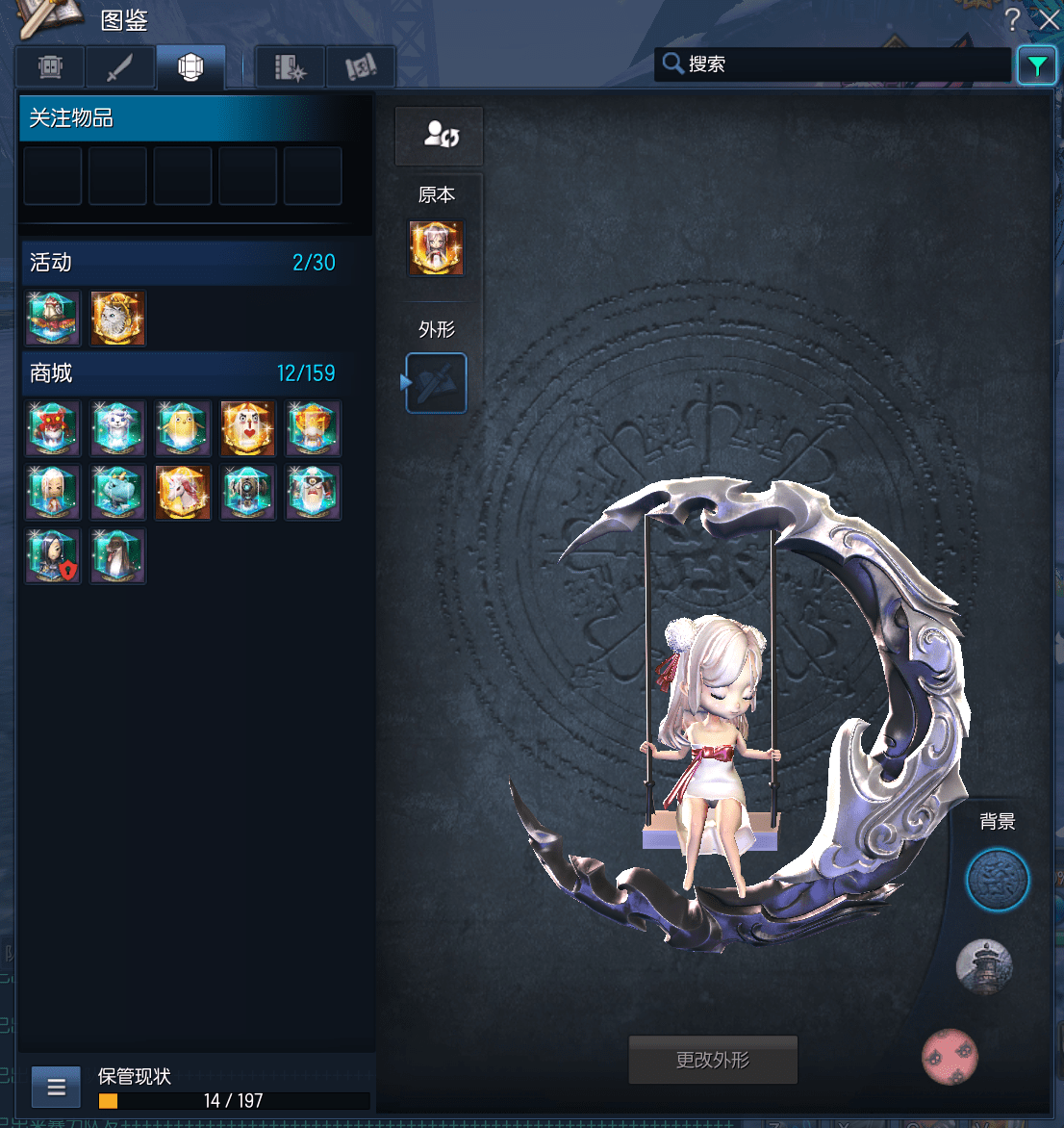
Task: Choose the blue emblem background
Action: pos(998,880)
